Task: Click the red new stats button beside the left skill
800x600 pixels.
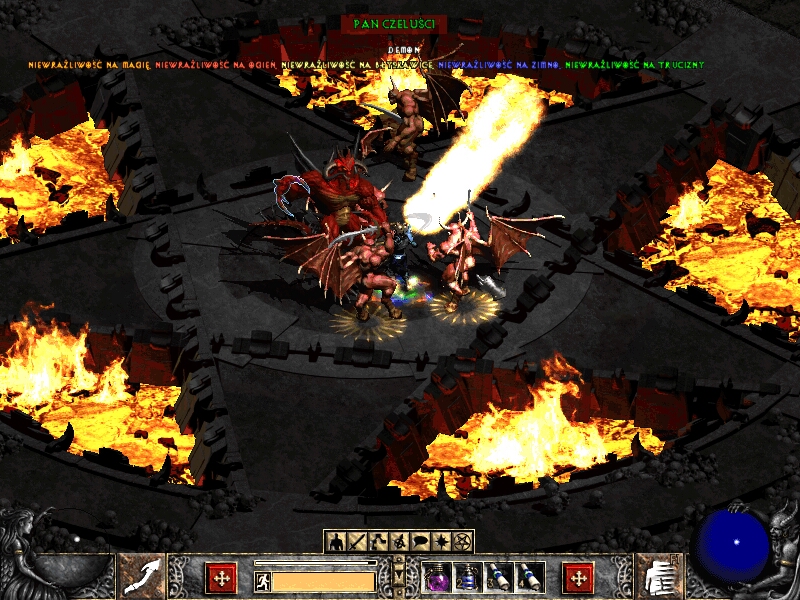Action: [221, 578]
